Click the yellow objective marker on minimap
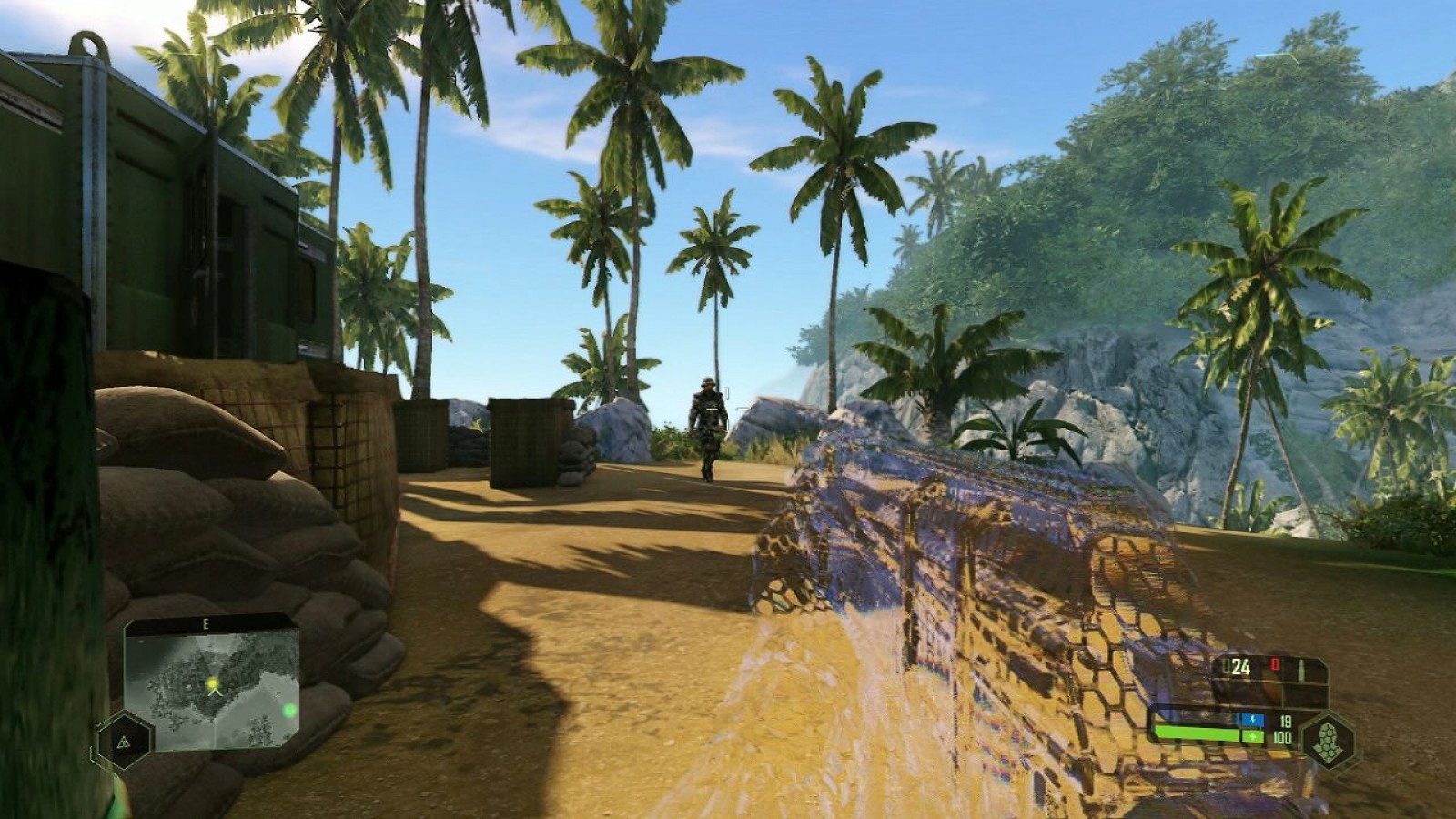Image resolution: width=1456 pixels, height=819 pixels. pyautogui.click(x=213, y=682)
